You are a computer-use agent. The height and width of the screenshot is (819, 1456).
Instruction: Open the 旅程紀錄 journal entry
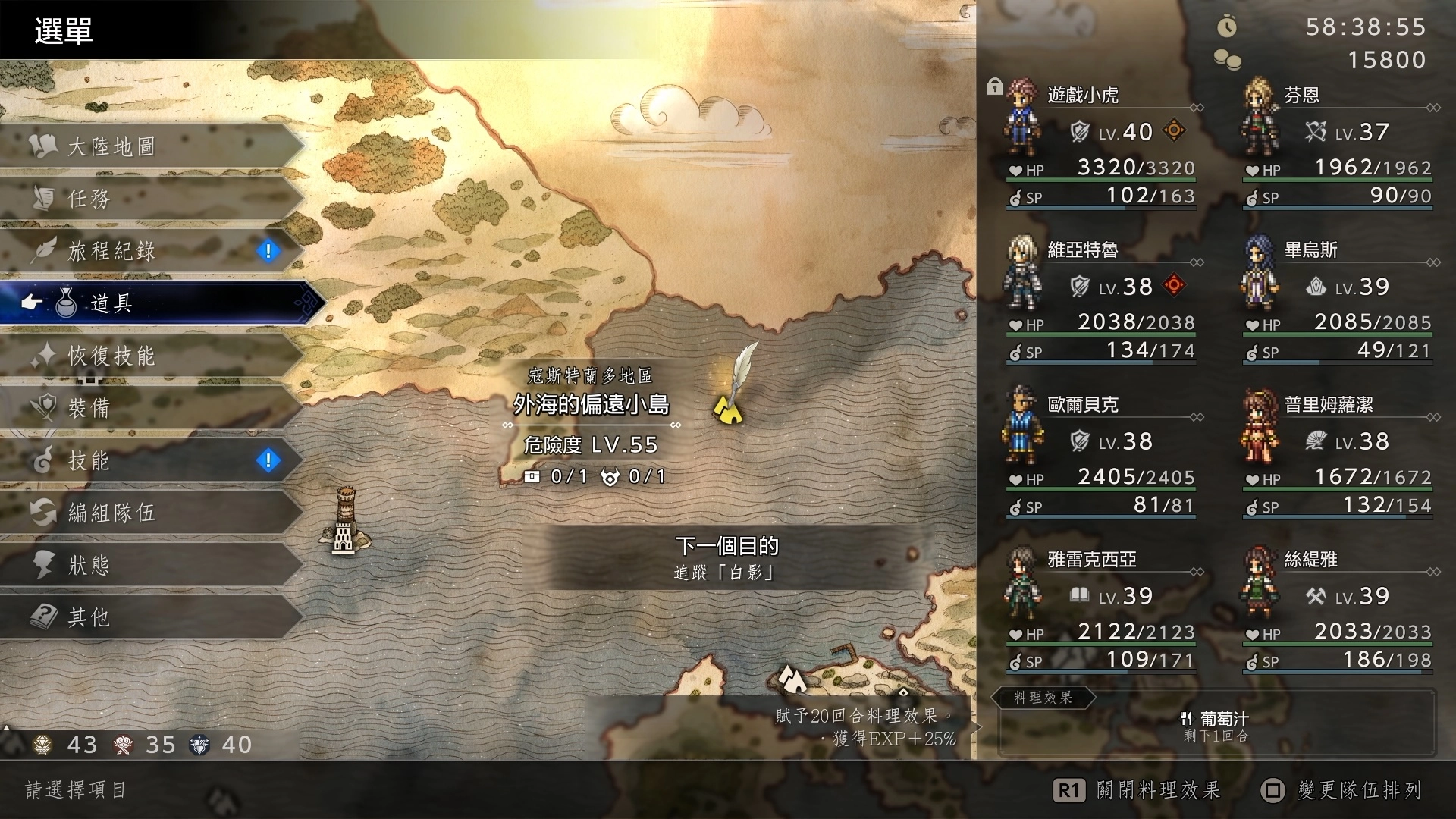152,250
